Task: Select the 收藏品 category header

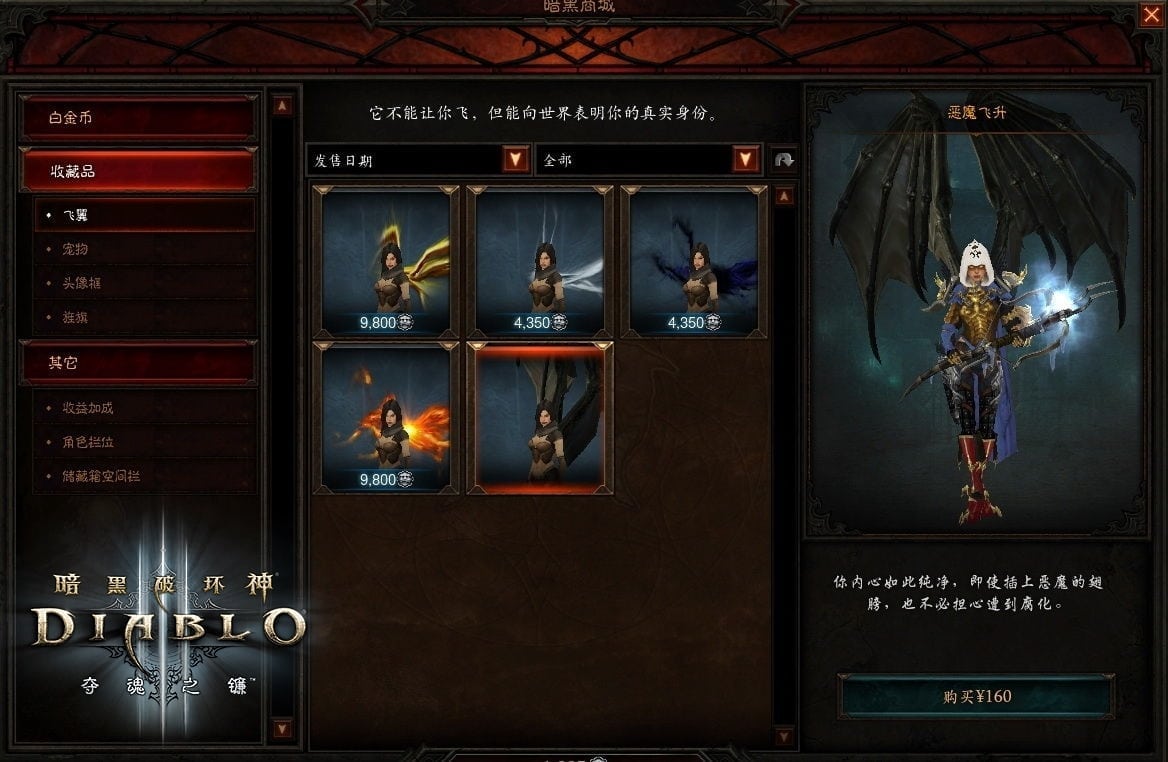Action: coord(138,171)
